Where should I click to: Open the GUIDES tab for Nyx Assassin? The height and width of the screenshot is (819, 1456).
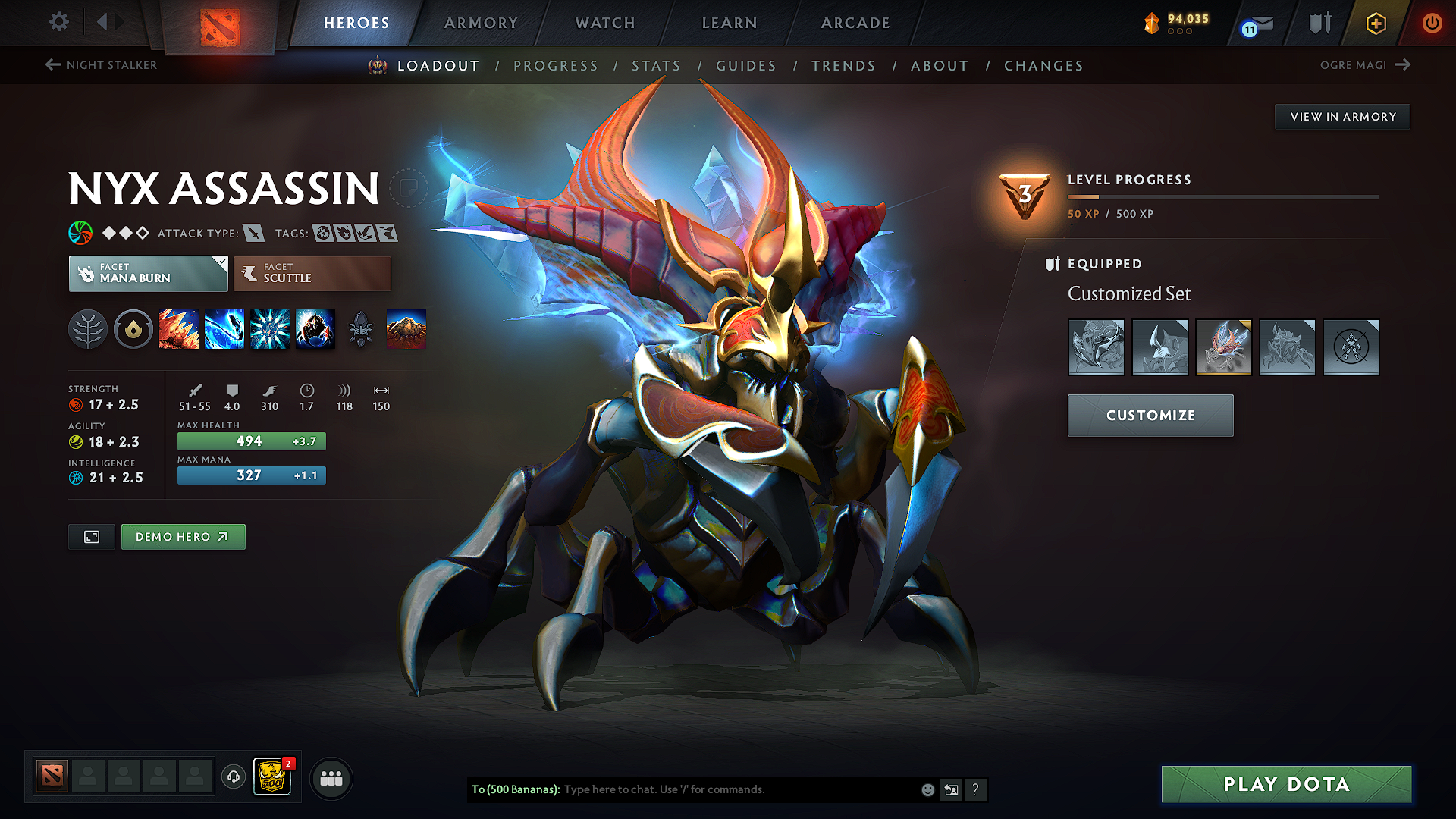[x=746, y=66]
